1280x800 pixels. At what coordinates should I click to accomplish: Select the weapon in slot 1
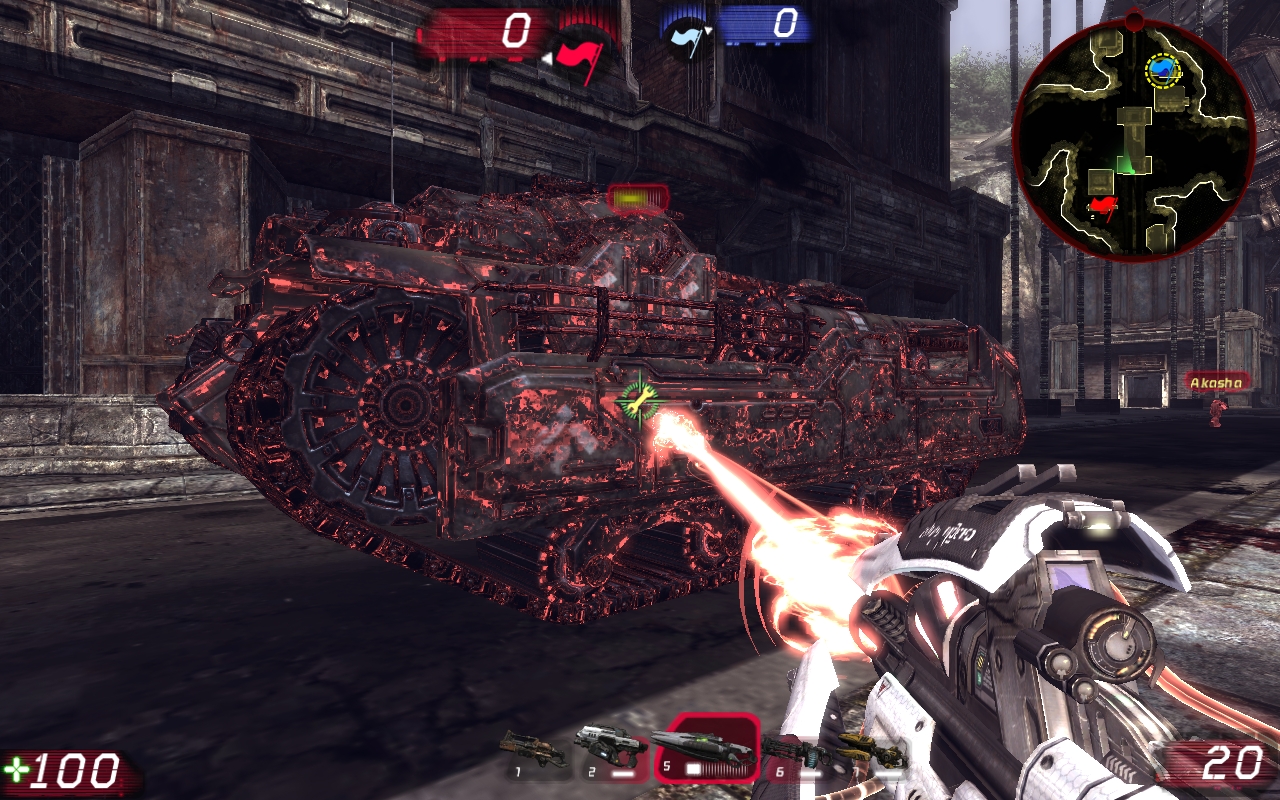coord(532,748)
